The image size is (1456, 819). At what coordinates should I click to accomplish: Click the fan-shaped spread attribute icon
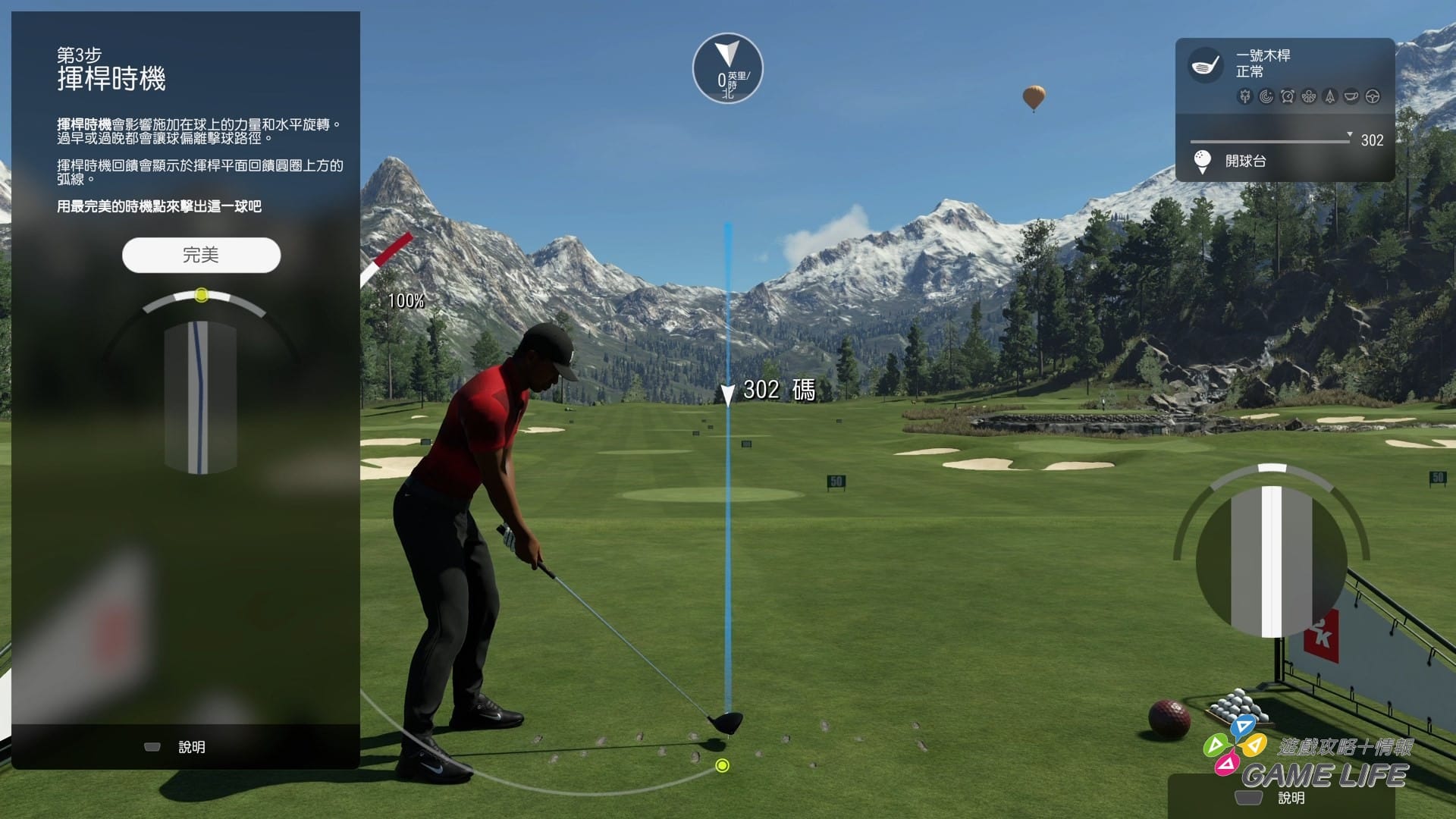(1309, 96)
